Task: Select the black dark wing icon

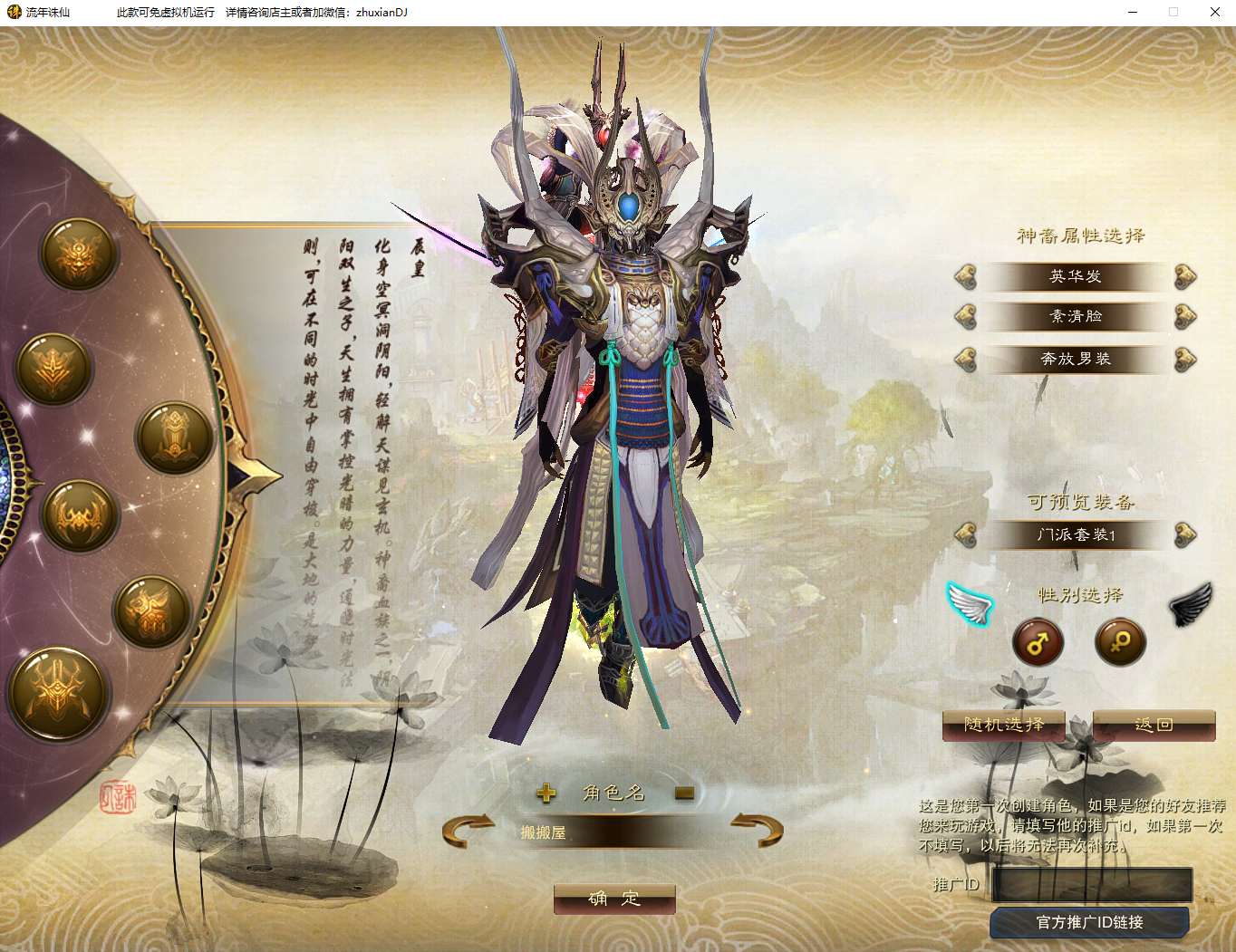Action: click(1191, 604)
